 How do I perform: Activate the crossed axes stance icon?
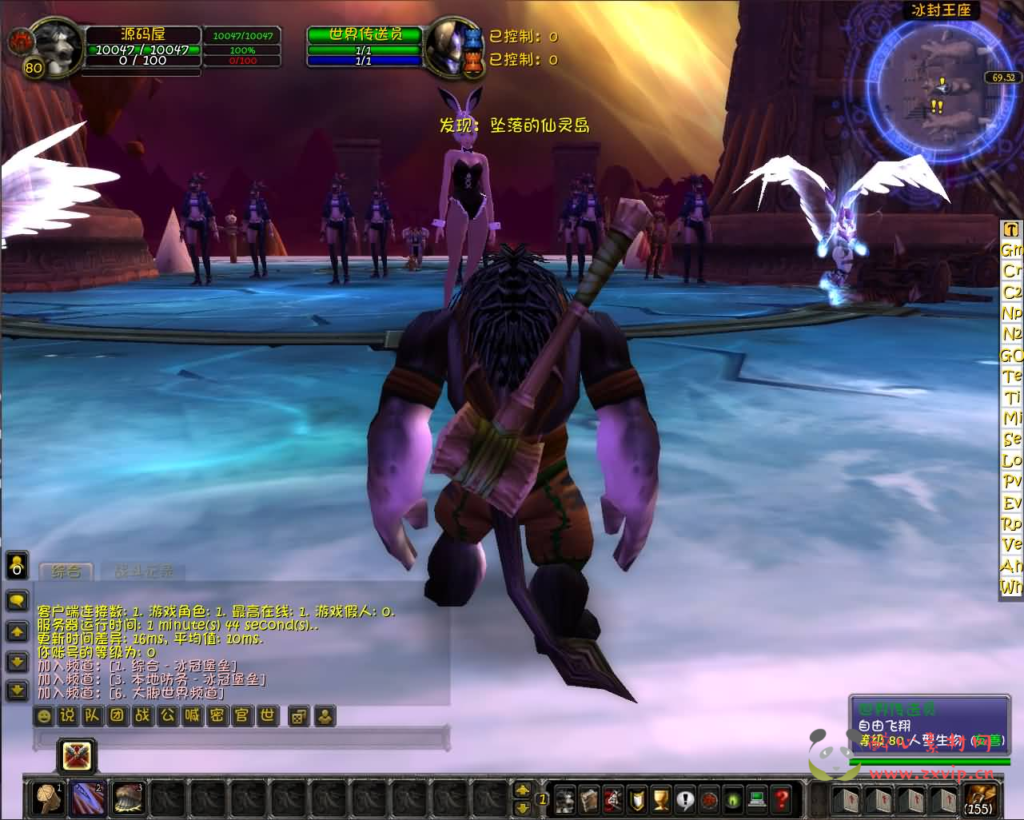click(x=76, y=756)
